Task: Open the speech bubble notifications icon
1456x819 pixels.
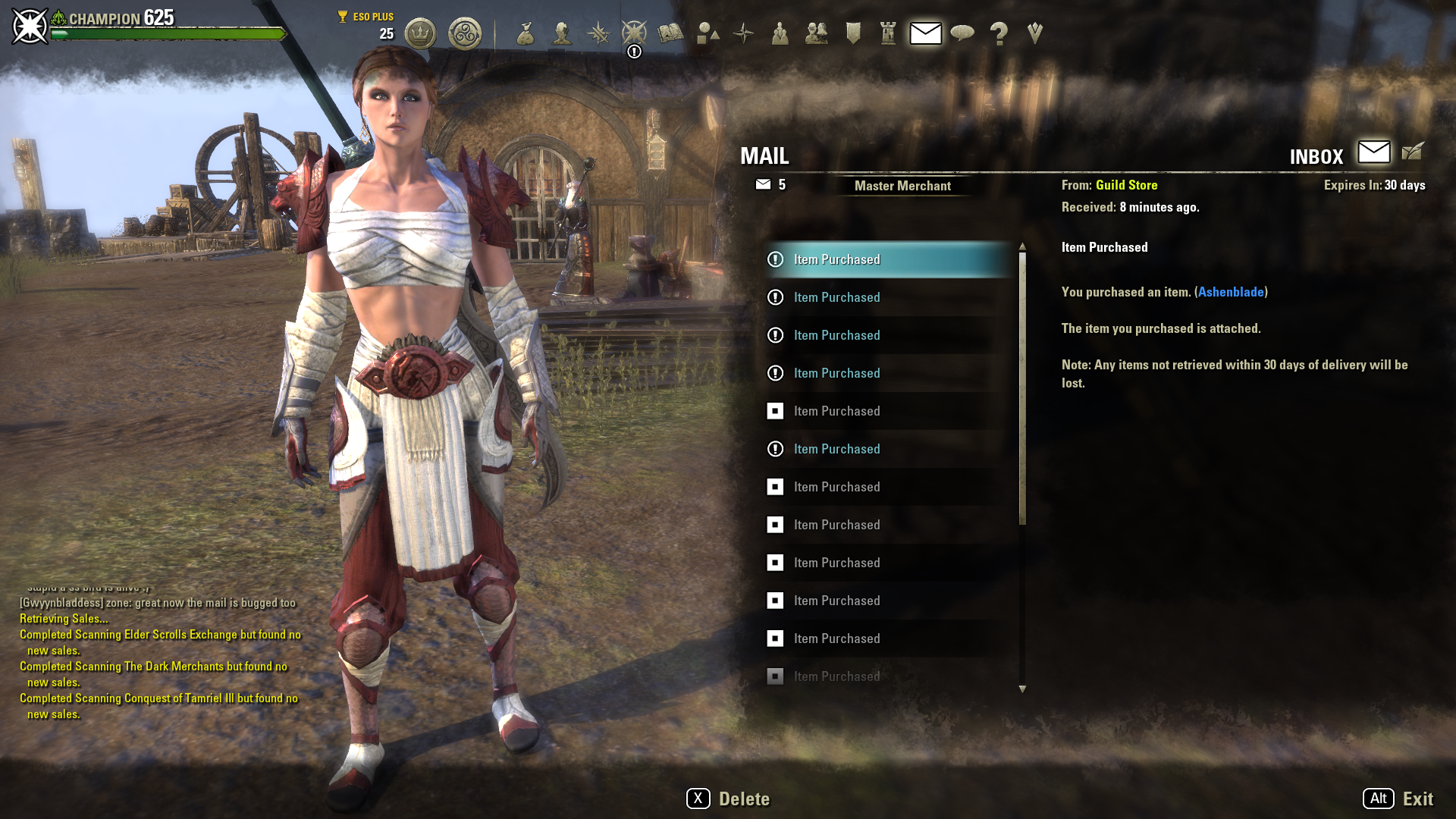Action: (962, 33)
